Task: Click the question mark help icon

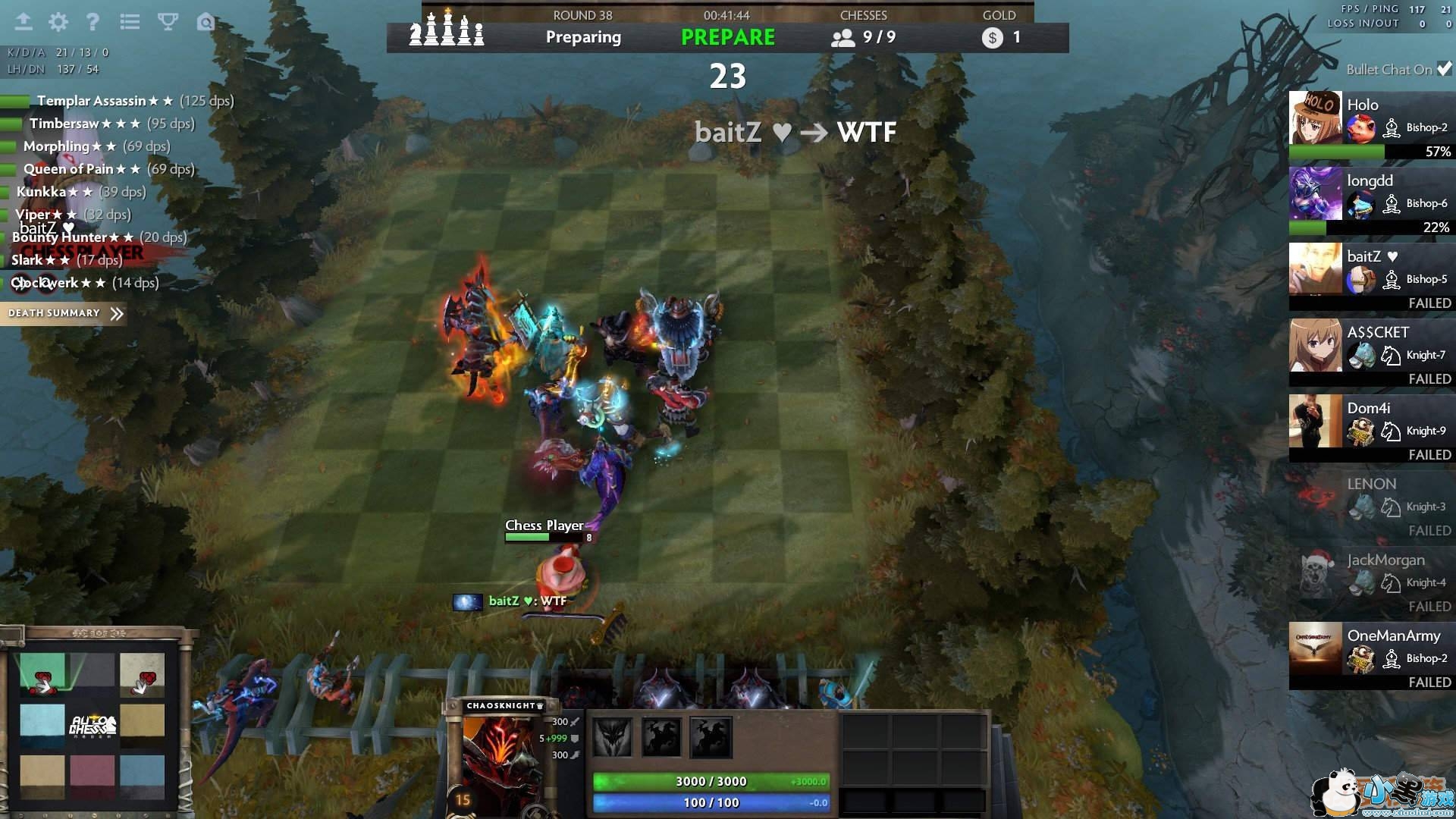Action: (x=93, y=22)
